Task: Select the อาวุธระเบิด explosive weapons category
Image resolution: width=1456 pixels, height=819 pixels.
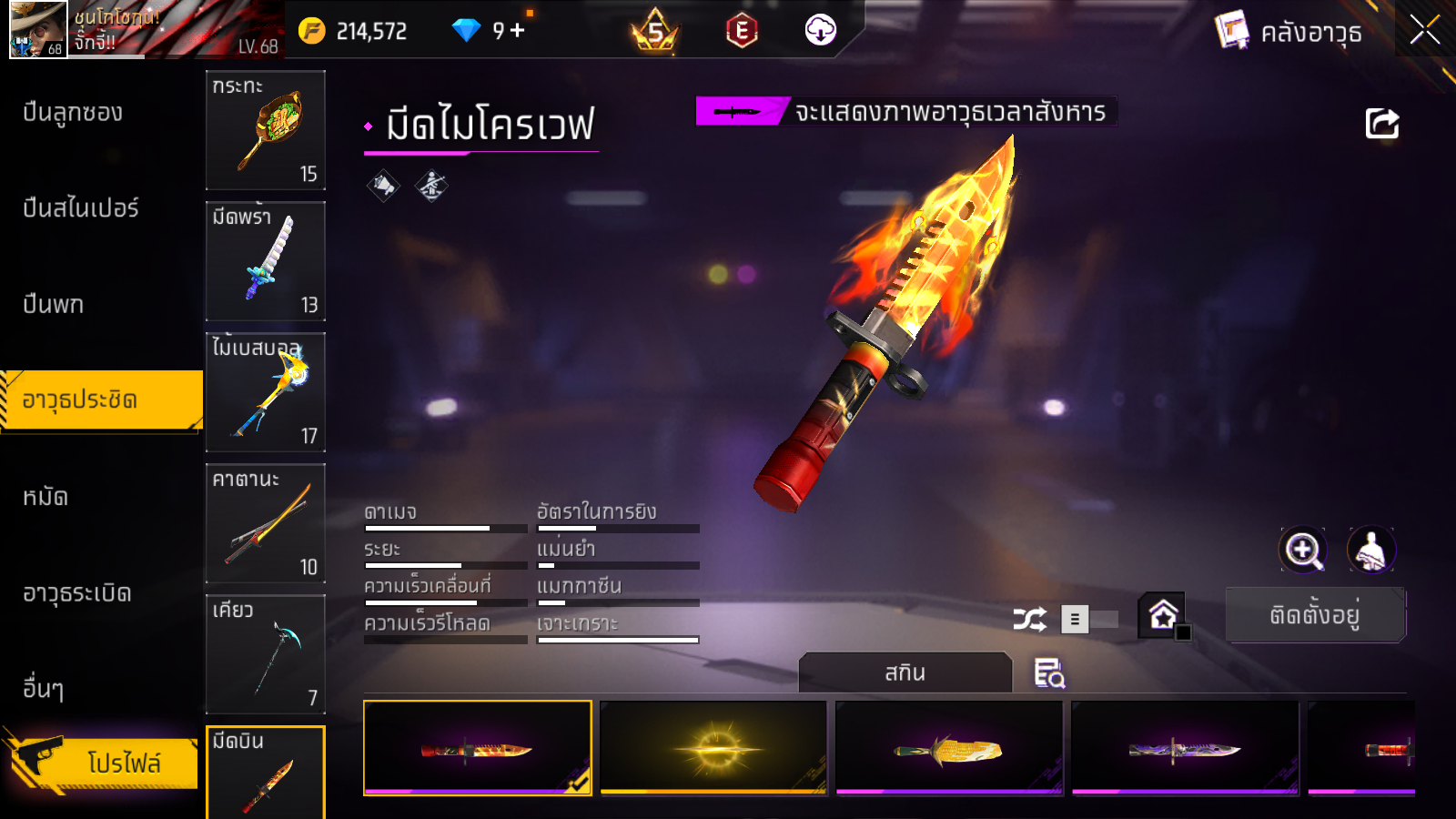Action: pyautogui.click(x=77, y=593)
